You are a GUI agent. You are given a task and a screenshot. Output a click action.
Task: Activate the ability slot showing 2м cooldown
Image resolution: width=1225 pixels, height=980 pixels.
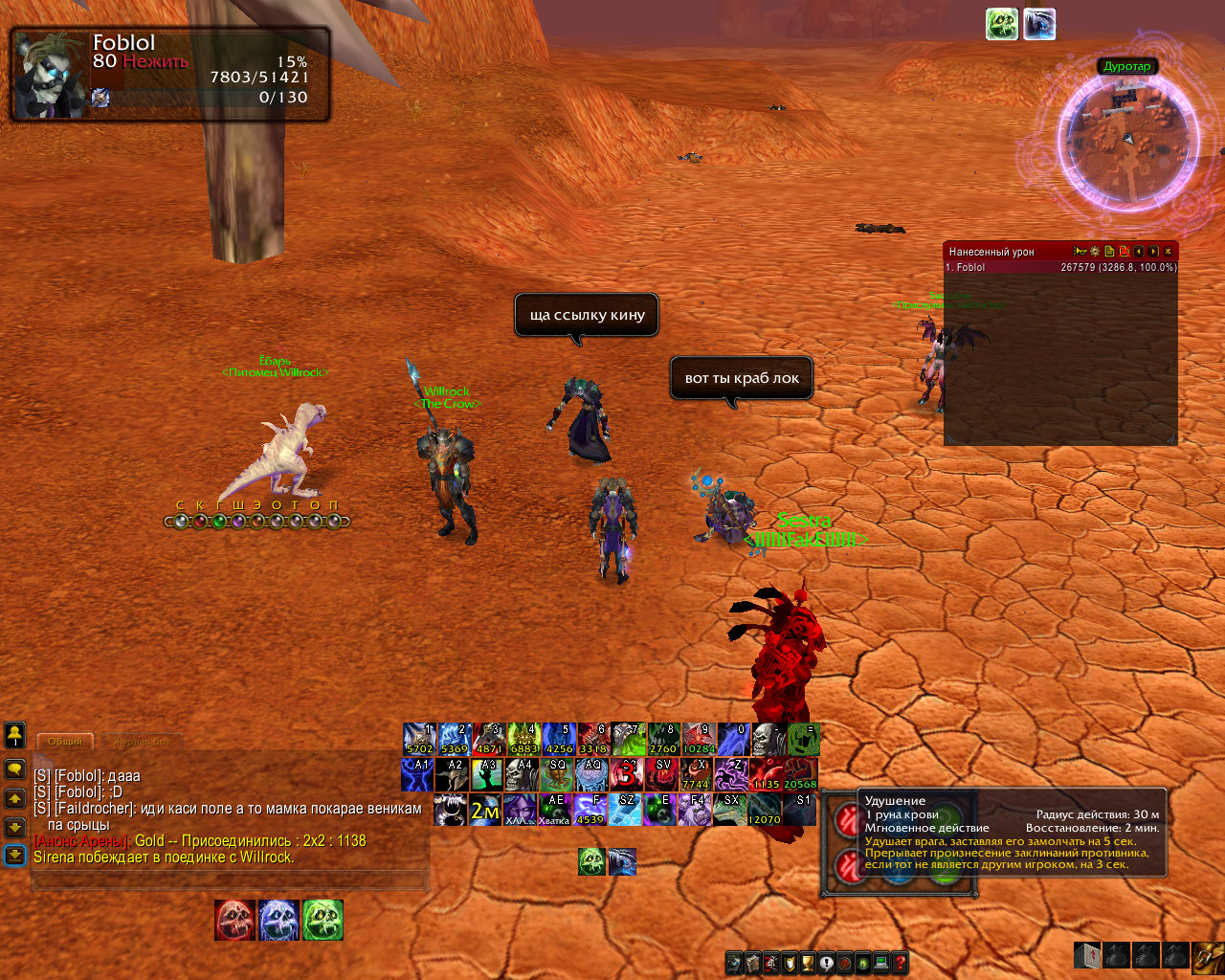pos(485,810)
